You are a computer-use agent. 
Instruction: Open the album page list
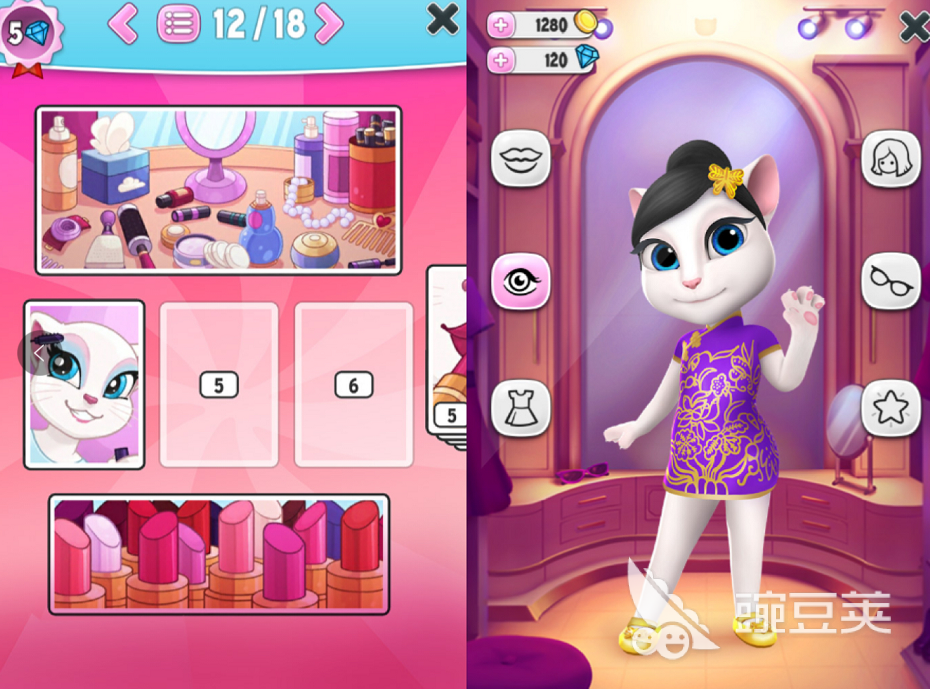(x=177, y=24)
